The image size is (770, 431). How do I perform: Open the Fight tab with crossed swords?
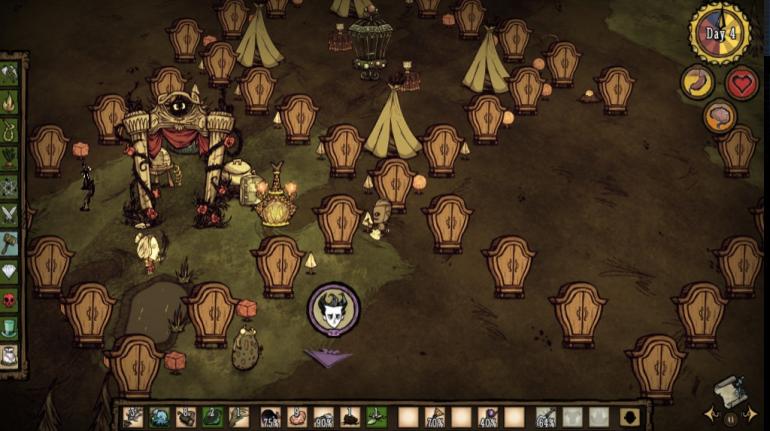(x=10, y=213)
